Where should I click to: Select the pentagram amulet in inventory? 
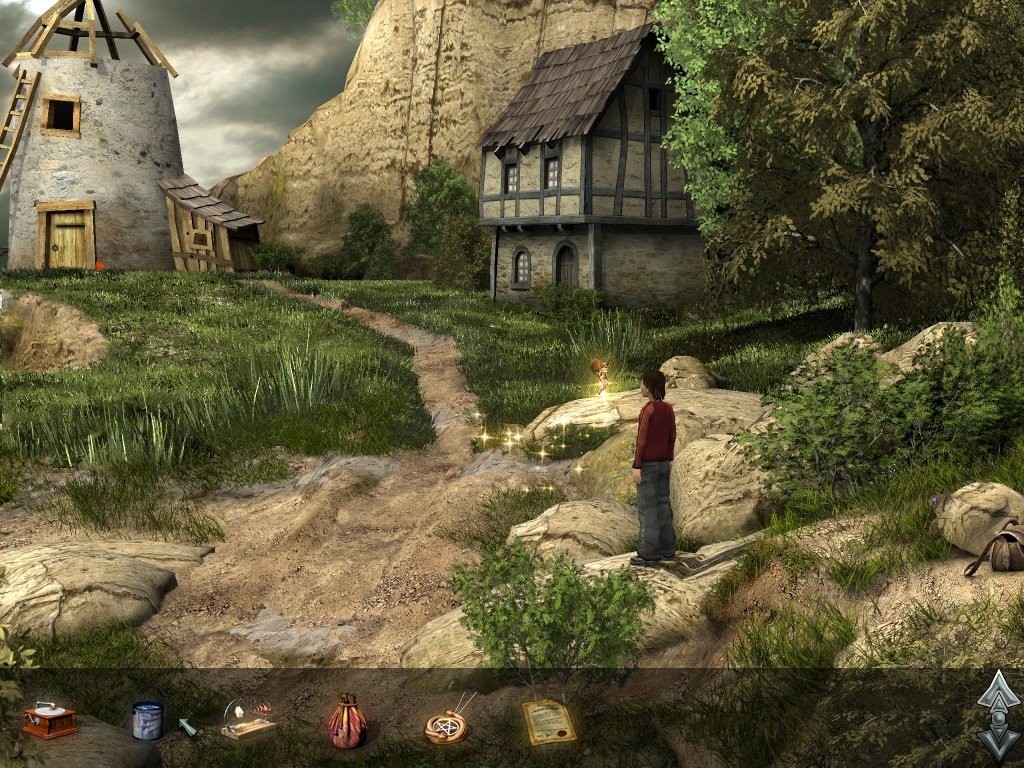coord(445,725)
